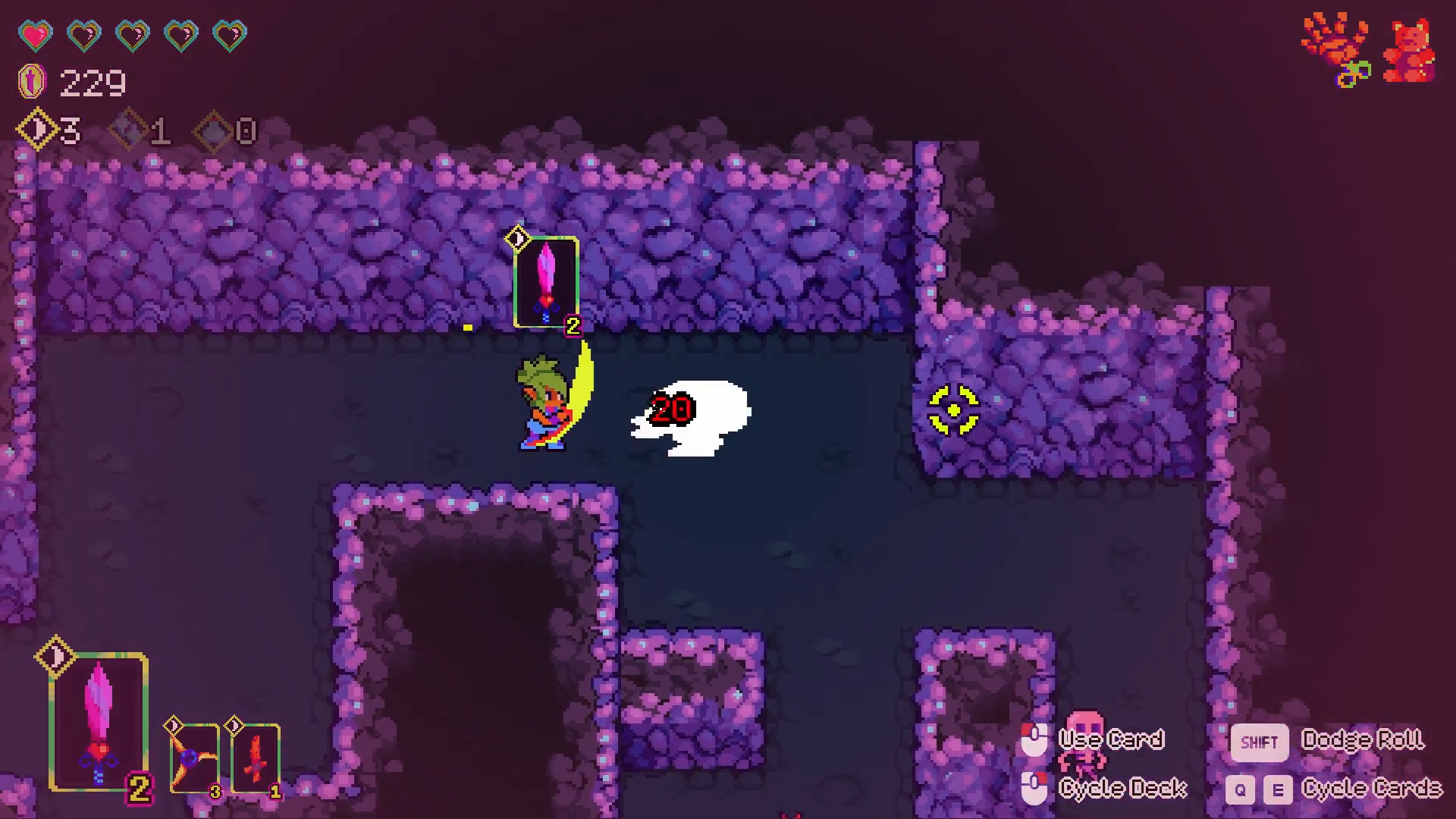
Task: Click the Q key prompt for Cycle Cards
Action: 1239,789
